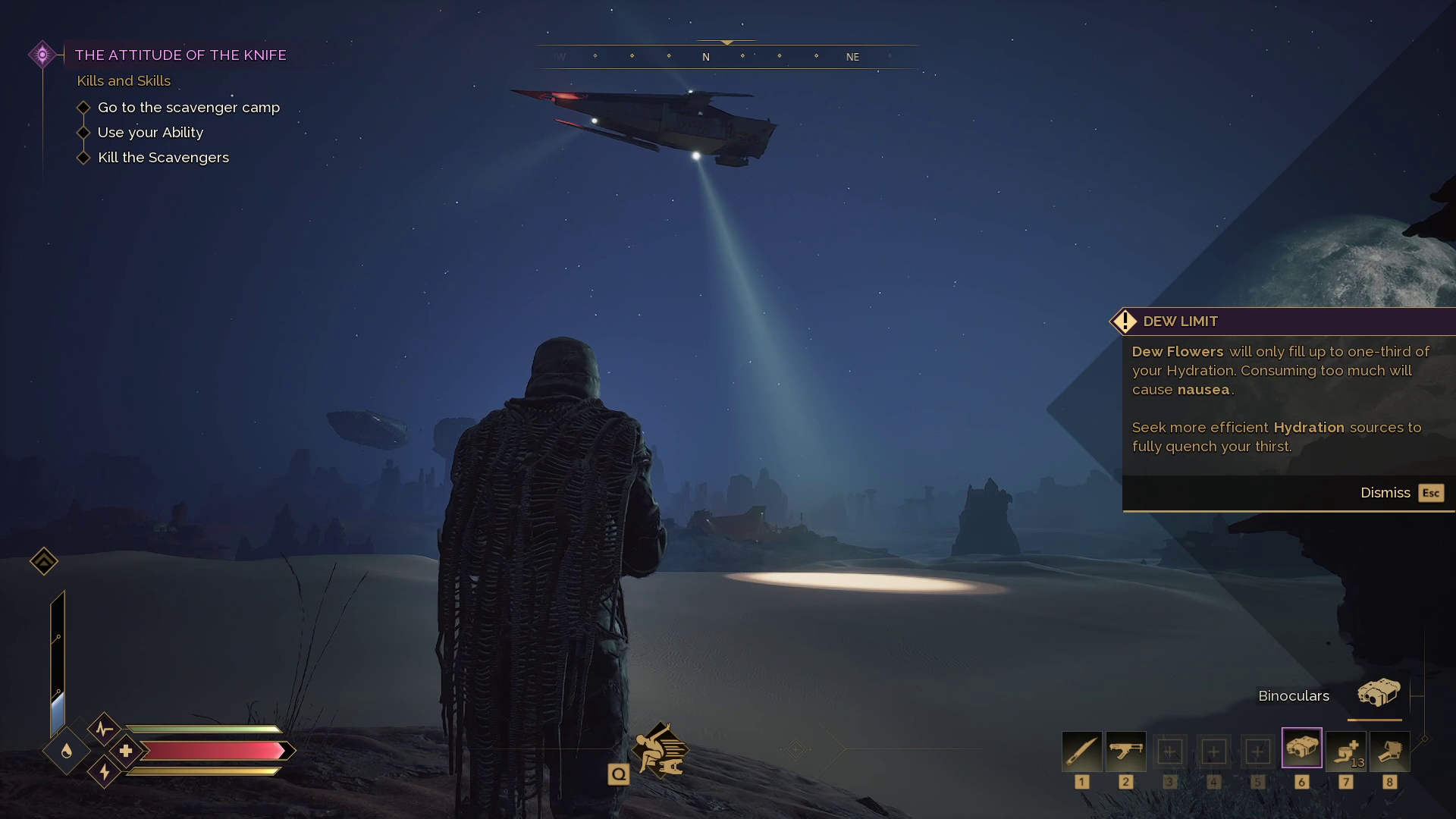Click the purple quest marker icon

click(42, 55)
